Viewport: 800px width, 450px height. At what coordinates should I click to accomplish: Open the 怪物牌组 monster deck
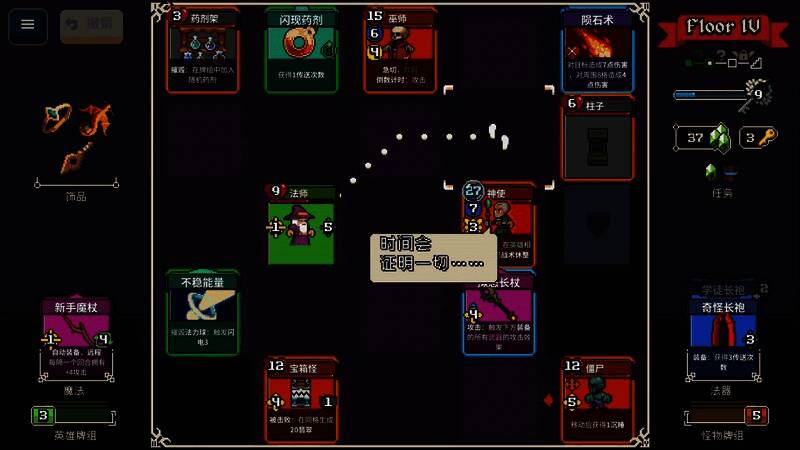point(725,415)
